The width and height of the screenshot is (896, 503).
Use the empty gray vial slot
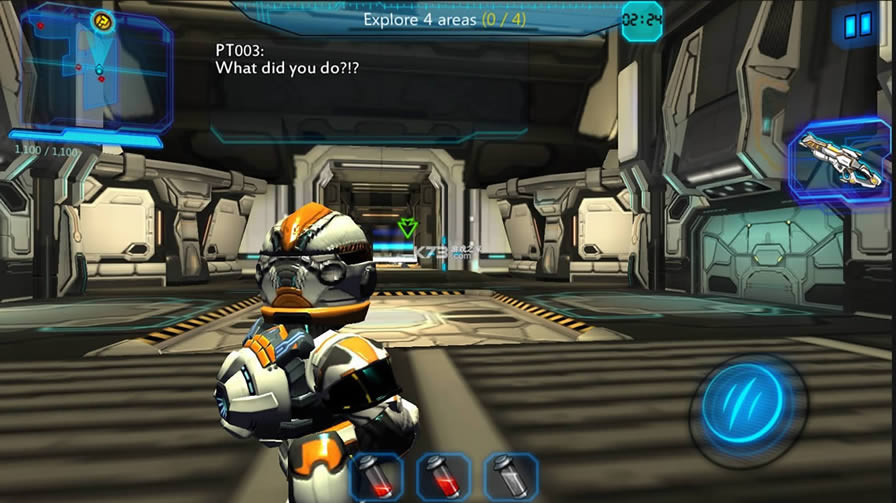point(510,476)
